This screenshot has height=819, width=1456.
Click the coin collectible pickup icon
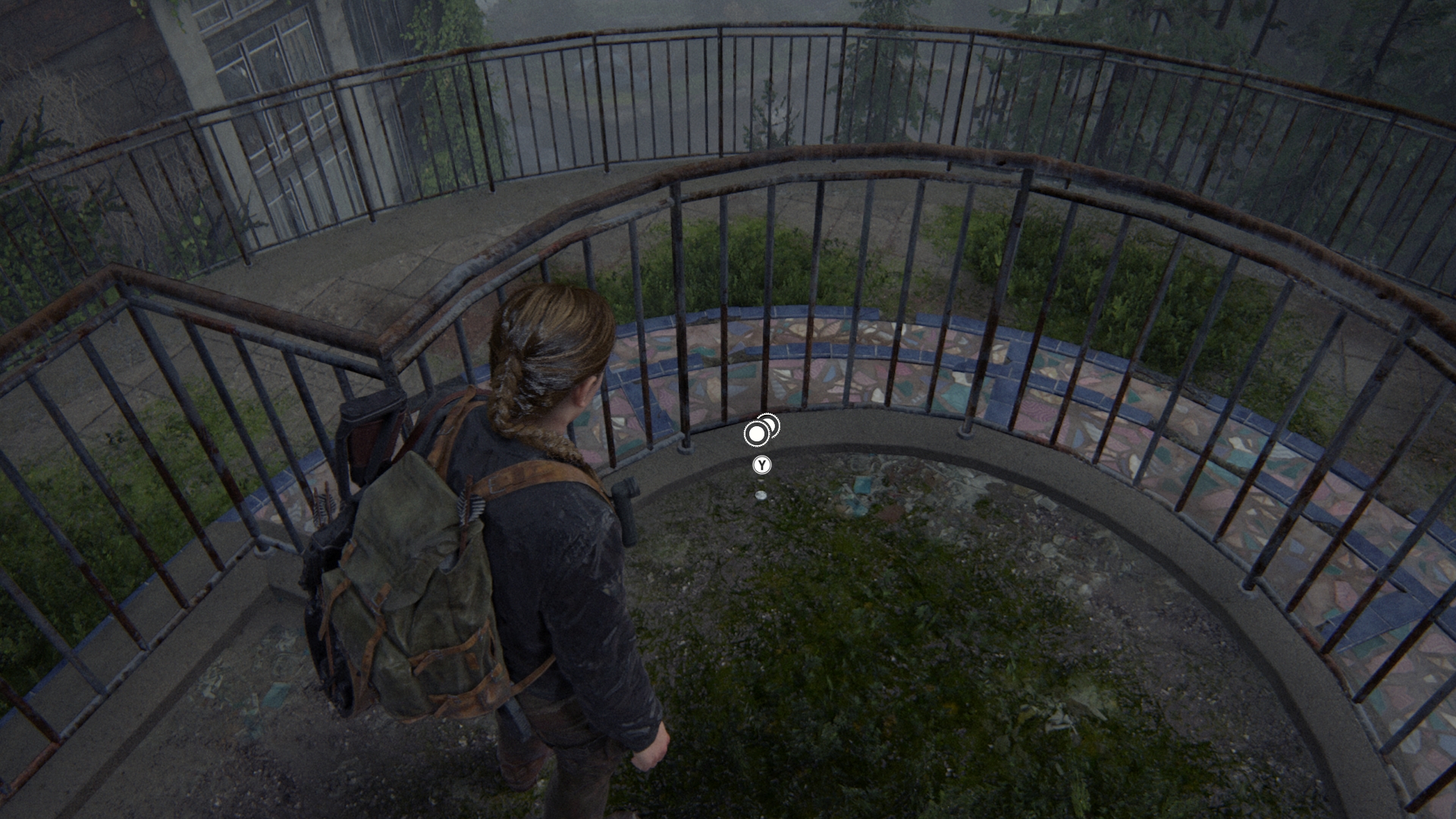point(761,431)
